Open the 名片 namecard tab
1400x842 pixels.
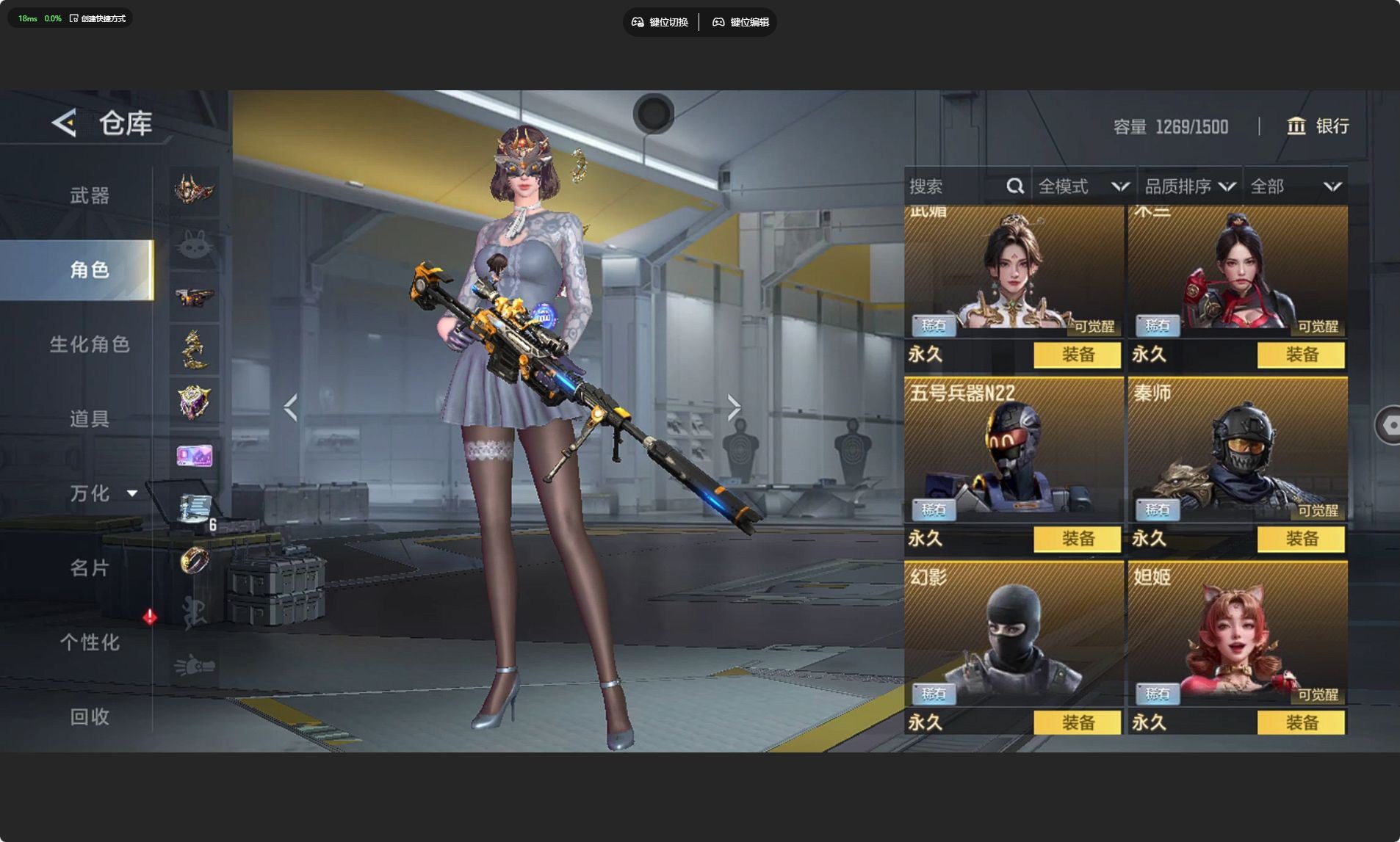pyautogui.click(x=90, y=567)
